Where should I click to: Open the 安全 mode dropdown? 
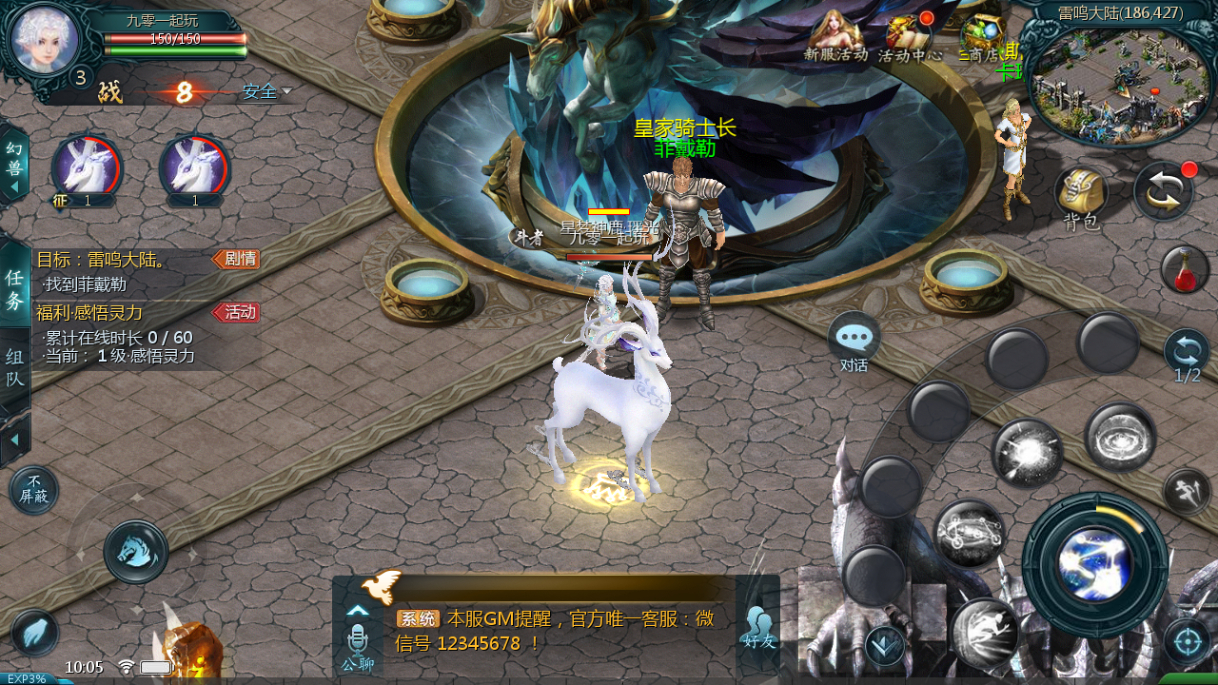pyautogui.click(x=266, y=92)
